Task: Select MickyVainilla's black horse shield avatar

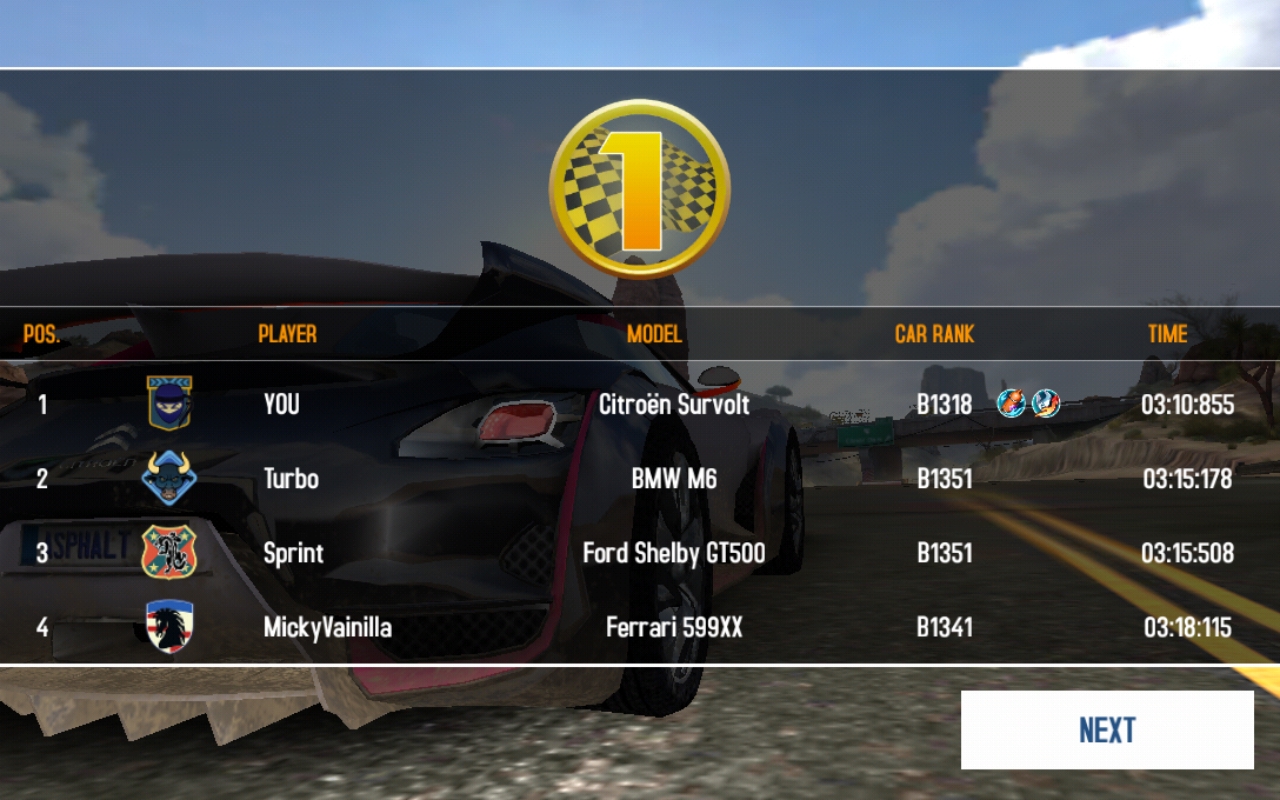Action: click(170, 626)
